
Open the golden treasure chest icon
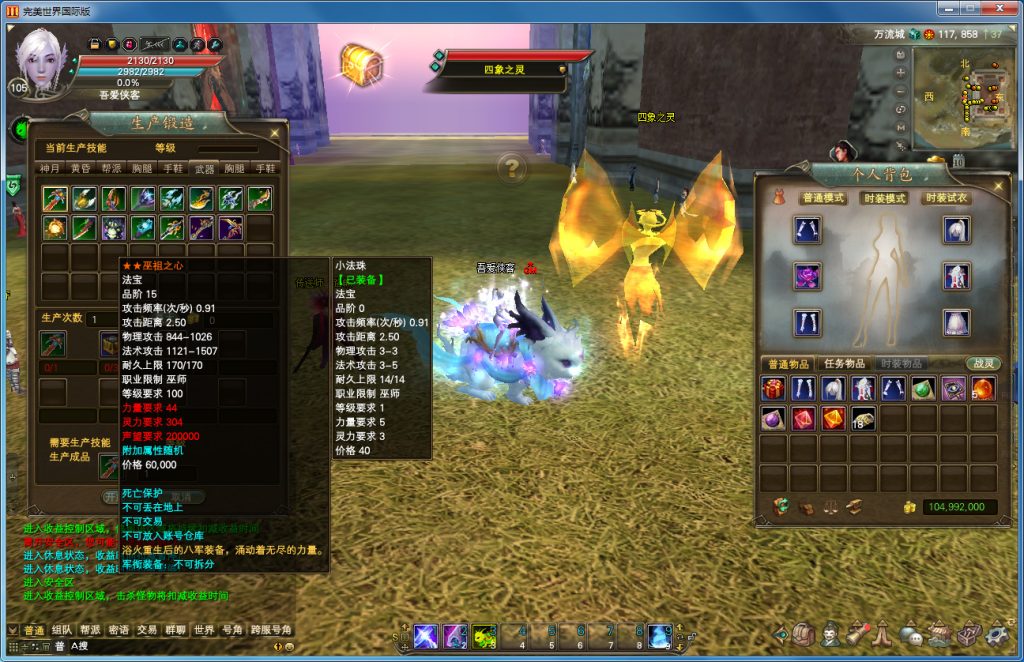[360, 64]
